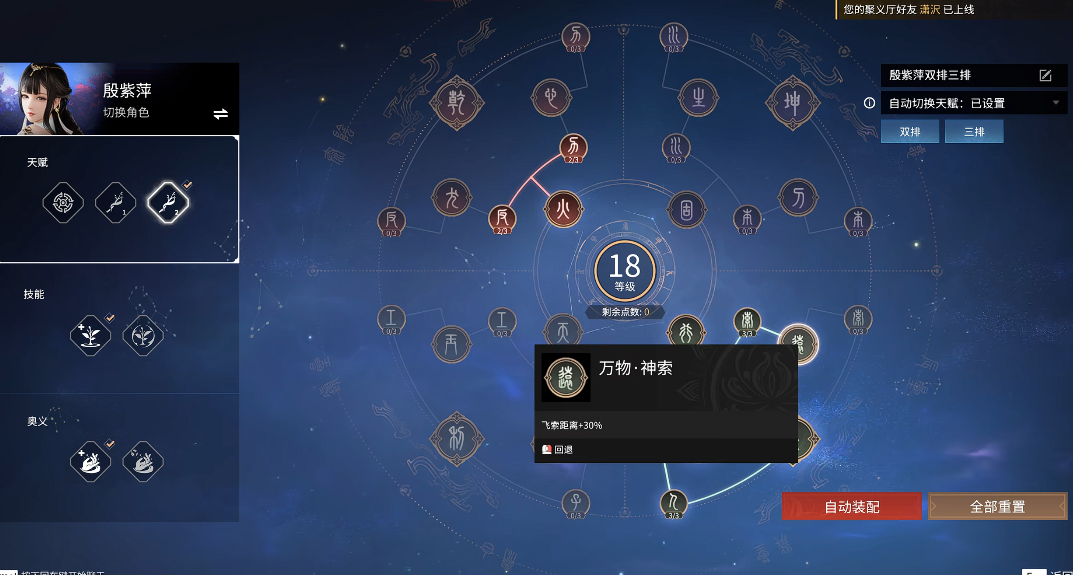Choose the talent preset numbered 1
The height and width of the screenshot is (575, 1073).
tap(115, 204)
